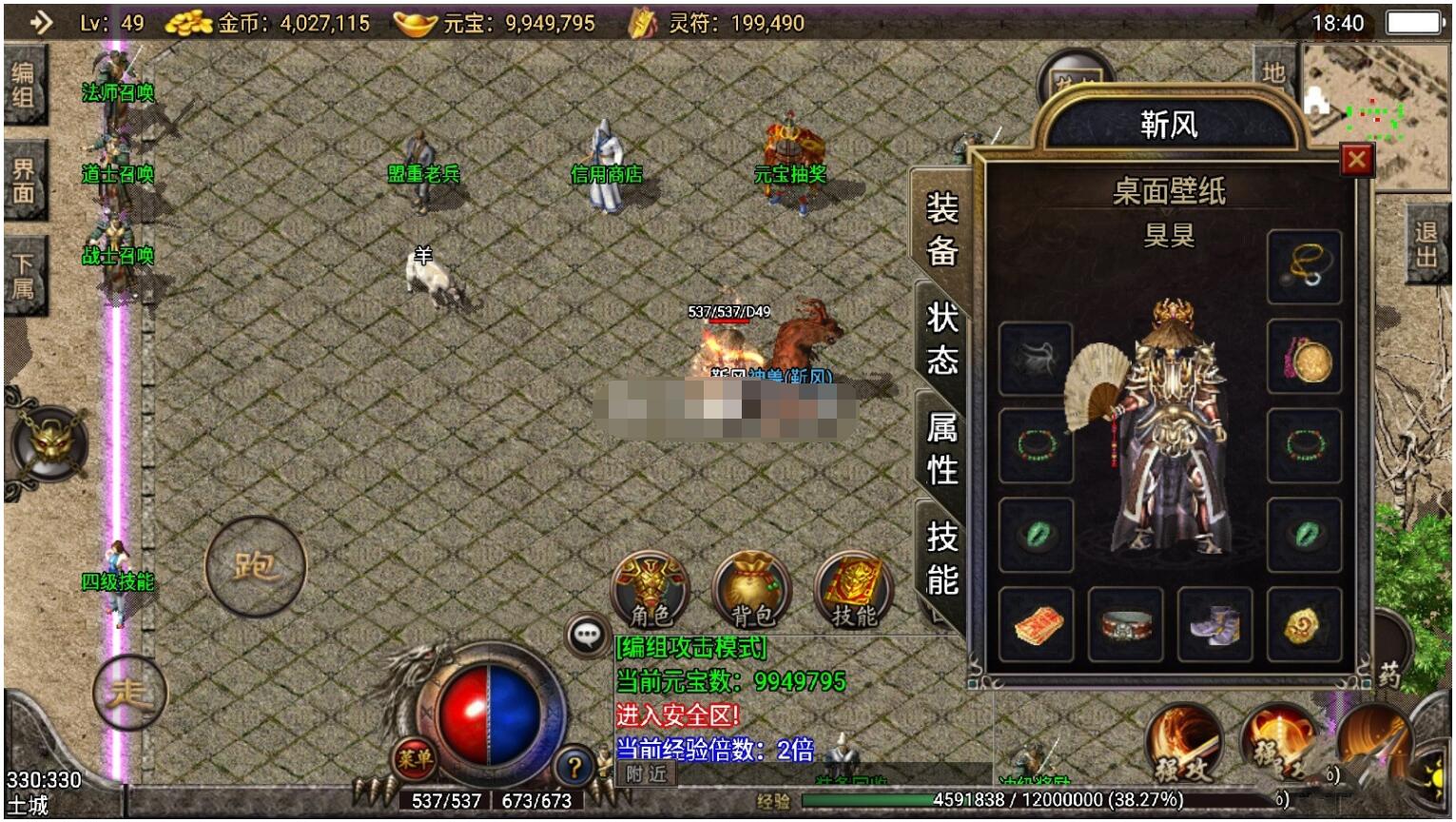Click the 灵符 talisman icon in top bar
1456x822 pixels.
641,21
